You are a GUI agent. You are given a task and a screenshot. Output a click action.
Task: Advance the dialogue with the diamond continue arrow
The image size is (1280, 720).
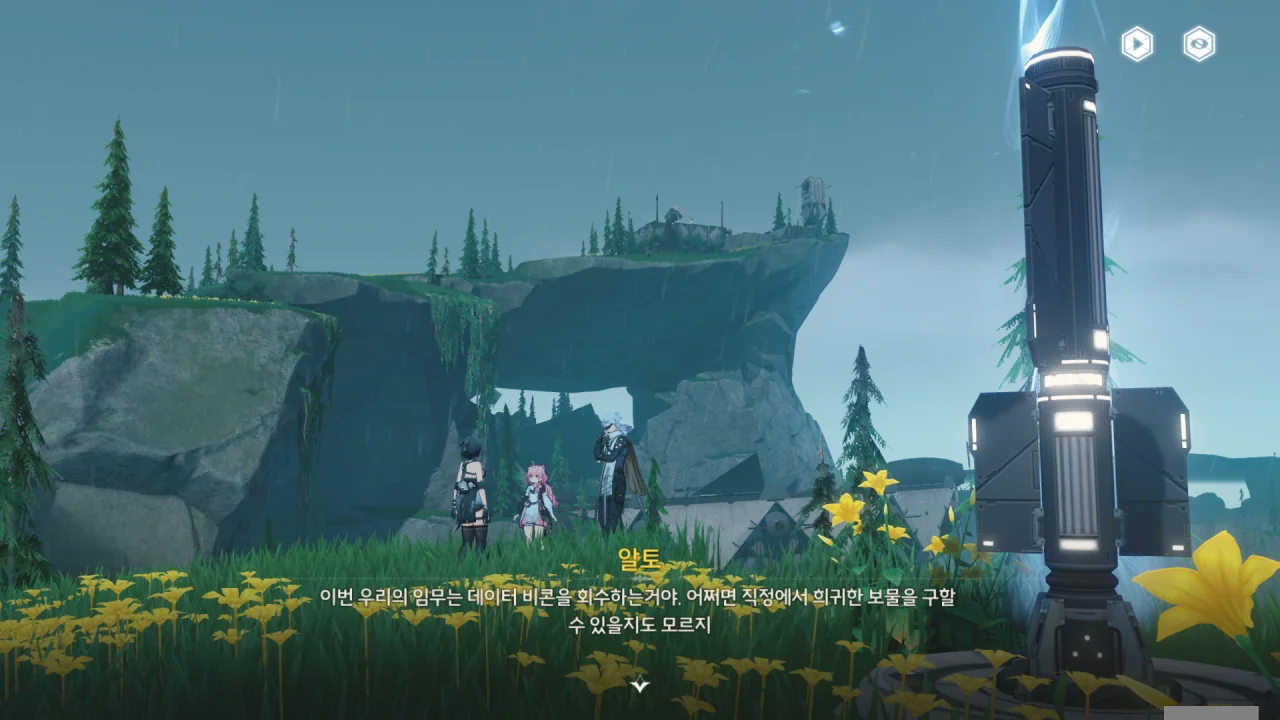[640, 685]
